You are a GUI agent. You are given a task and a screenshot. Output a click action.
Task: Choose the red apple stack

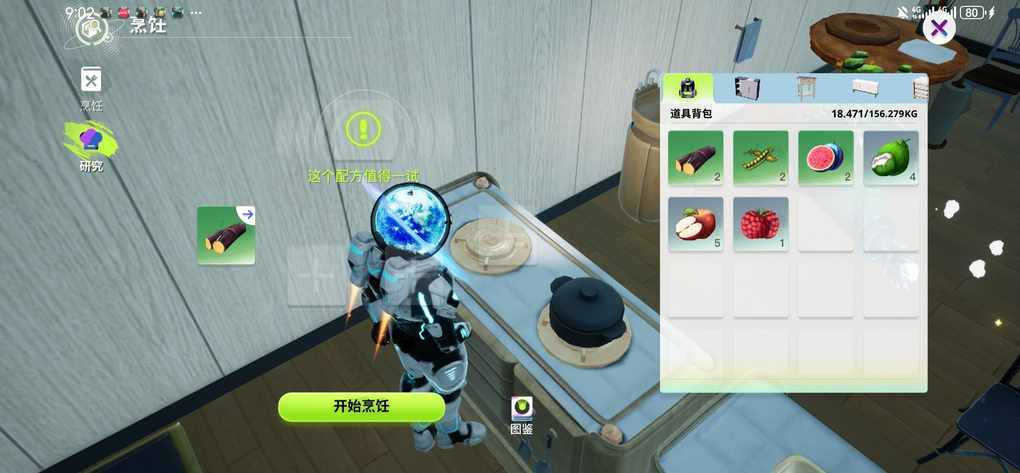click(695, 224)
